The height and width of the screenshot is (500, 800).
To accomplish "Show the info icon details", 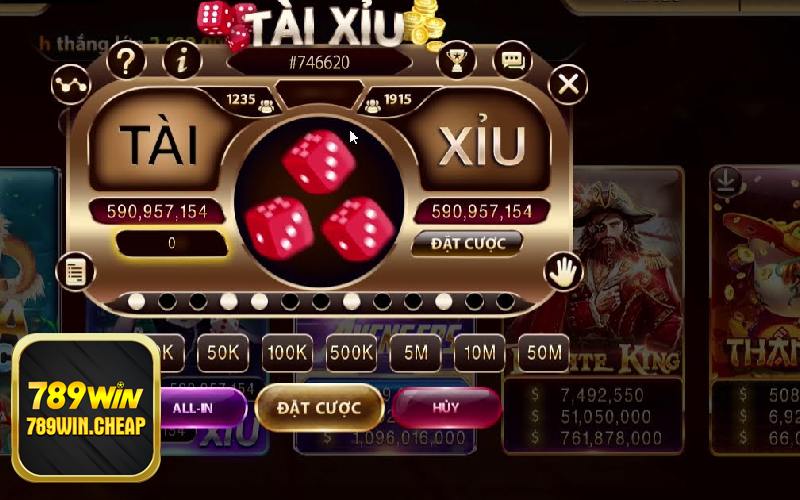I will point(182,62).
